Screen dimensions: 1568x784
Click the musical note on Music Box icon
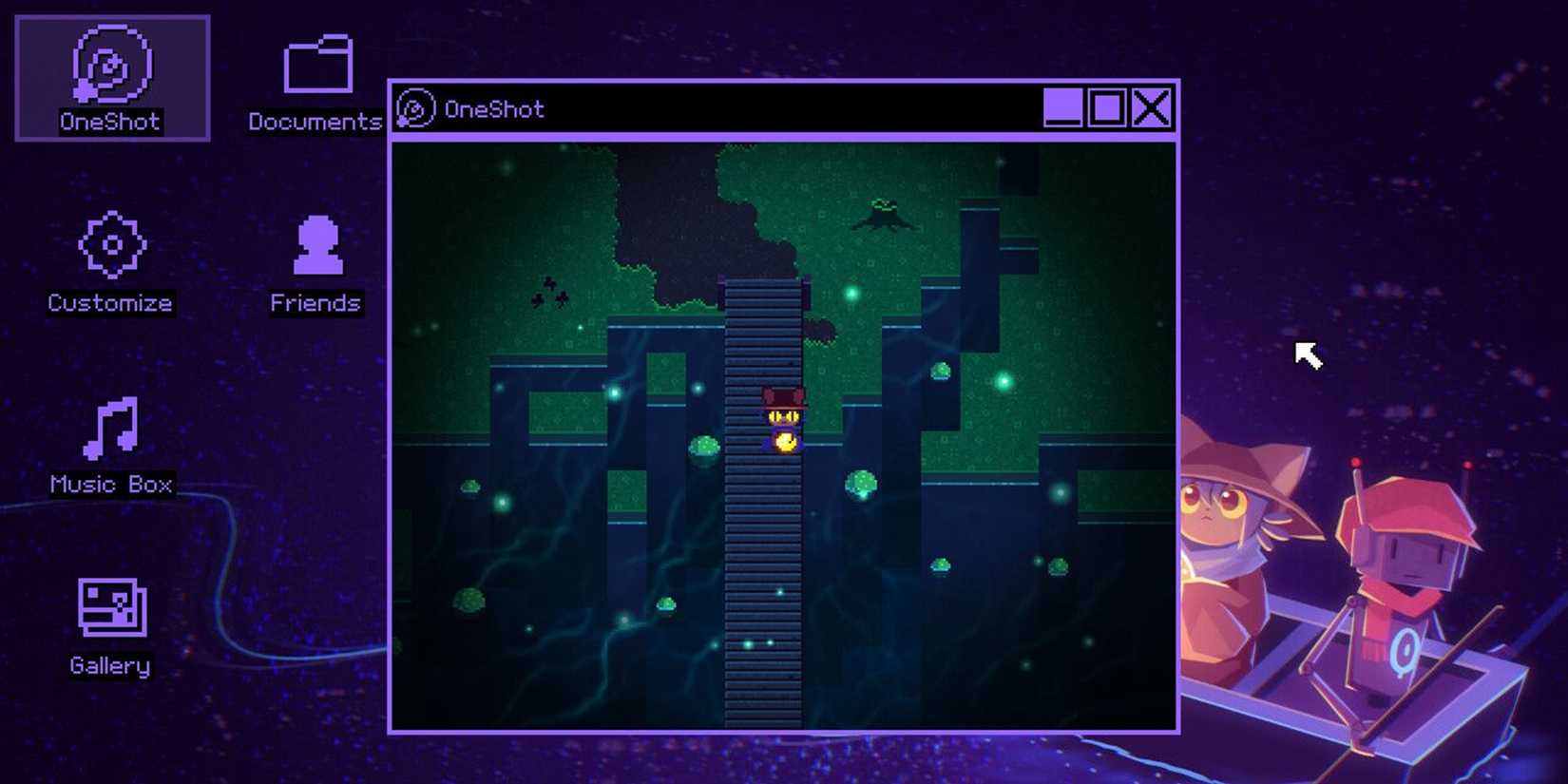click(112, 428)
